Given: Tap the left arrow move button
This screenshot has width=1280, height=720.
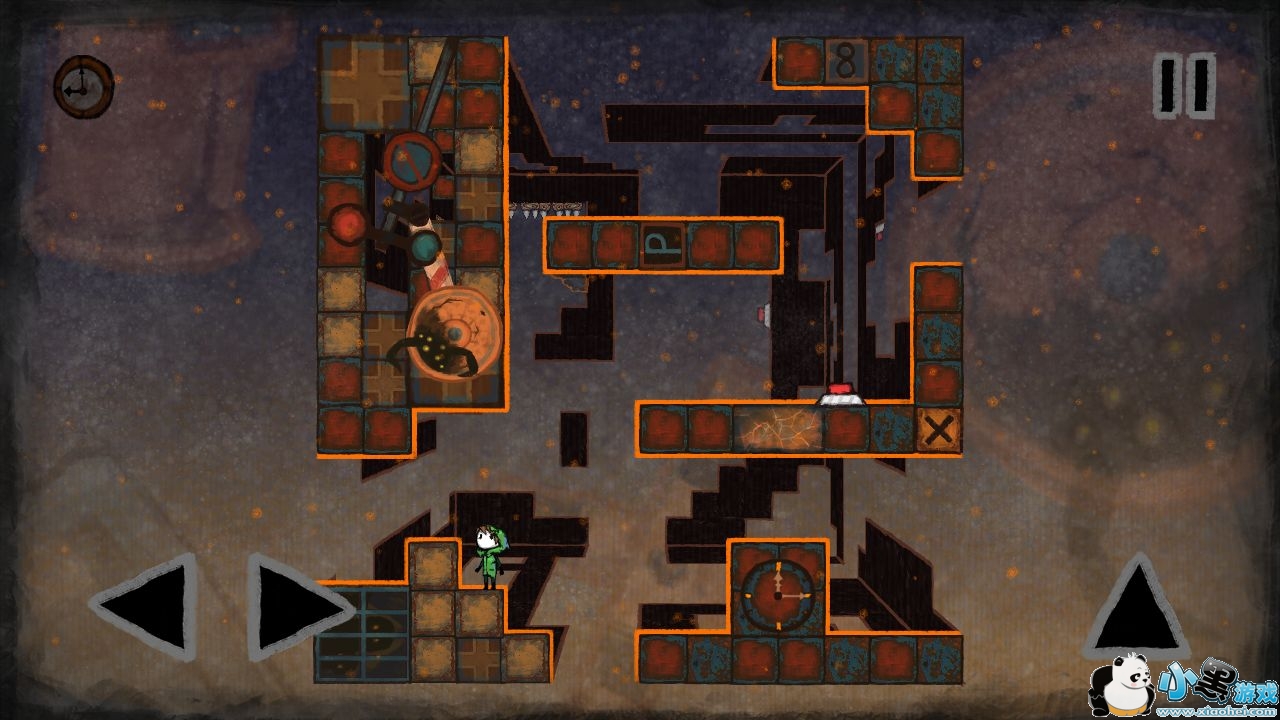Looking at the screenshot, I should point(148,605).
